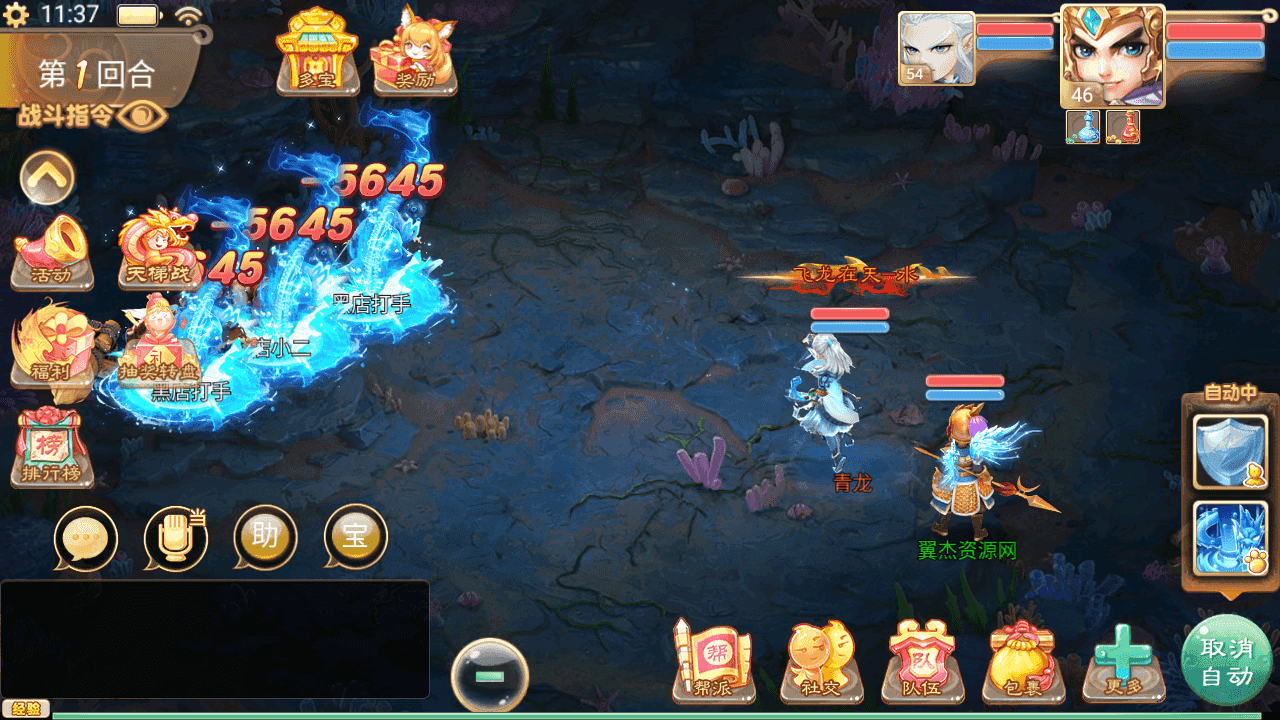The image size is (1280, 720).
Task: Open the 奖励 rewards gift
Action: point(414,52)
